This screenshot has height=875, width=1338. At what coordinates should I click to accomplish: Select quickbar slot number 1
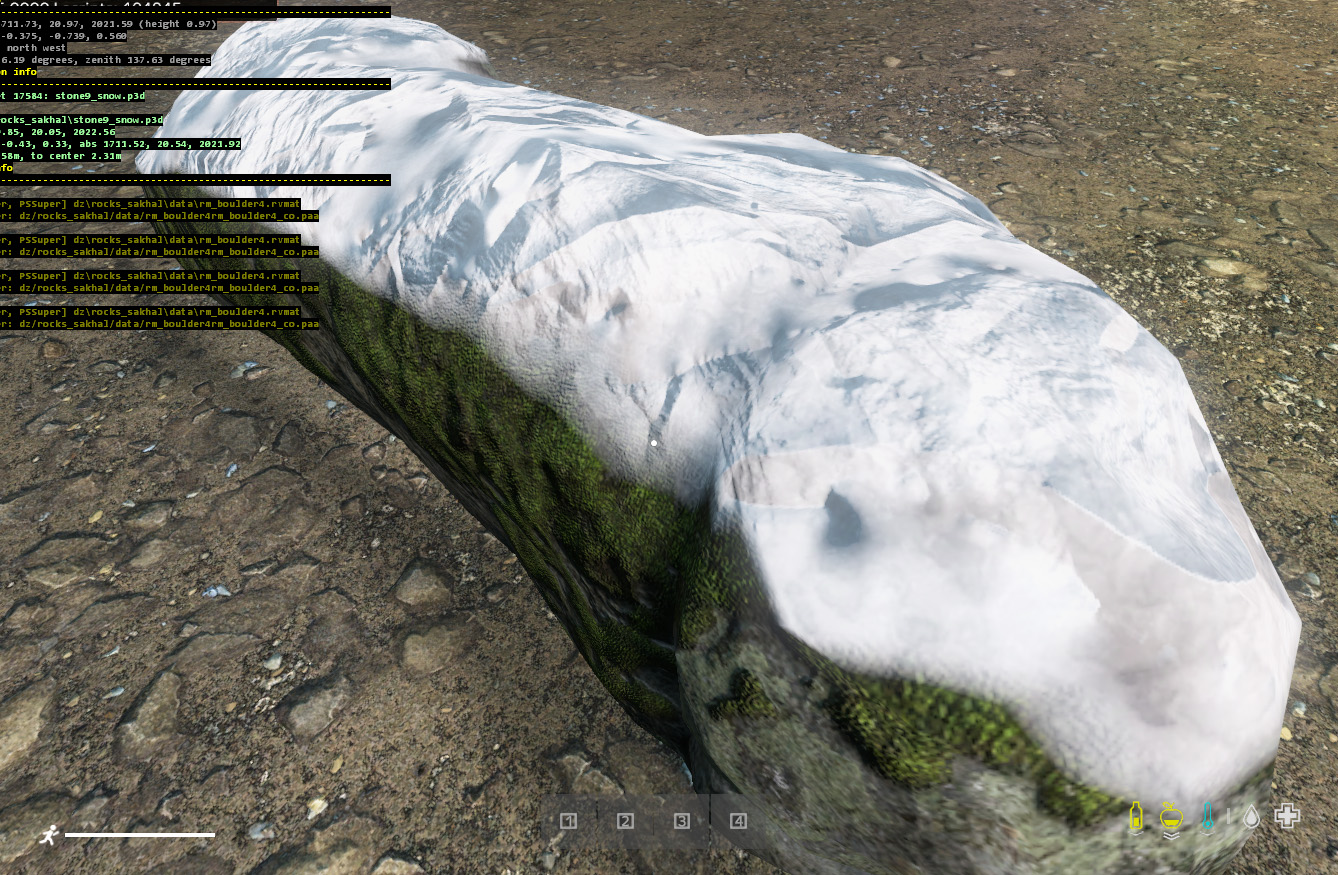569,821
